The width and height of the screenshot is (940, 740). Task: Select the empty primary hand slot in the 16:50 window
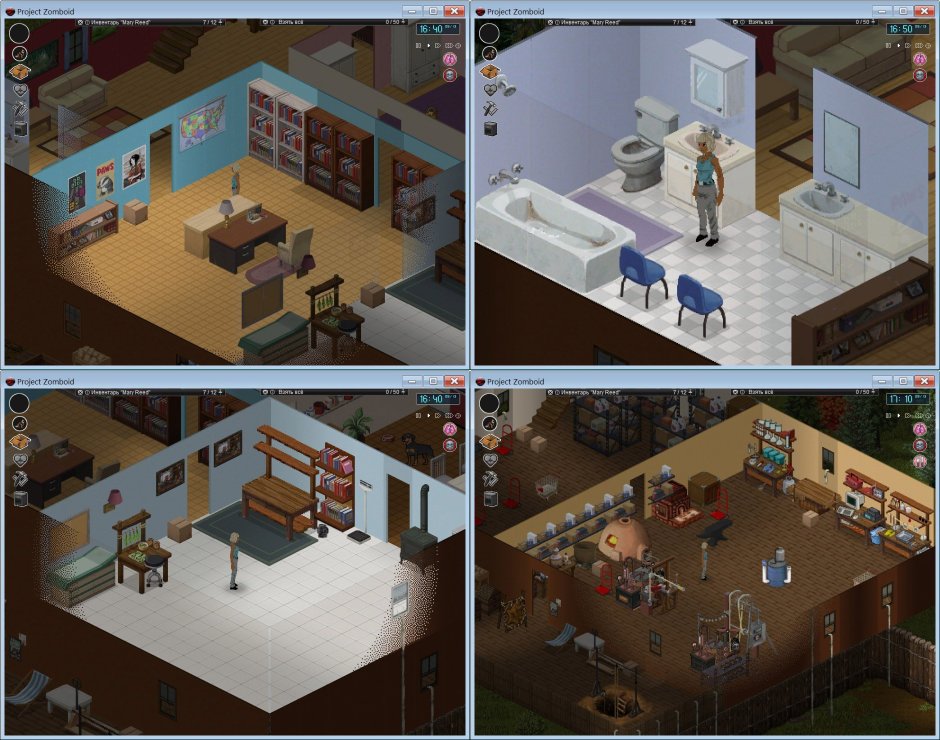click(489, 32)
